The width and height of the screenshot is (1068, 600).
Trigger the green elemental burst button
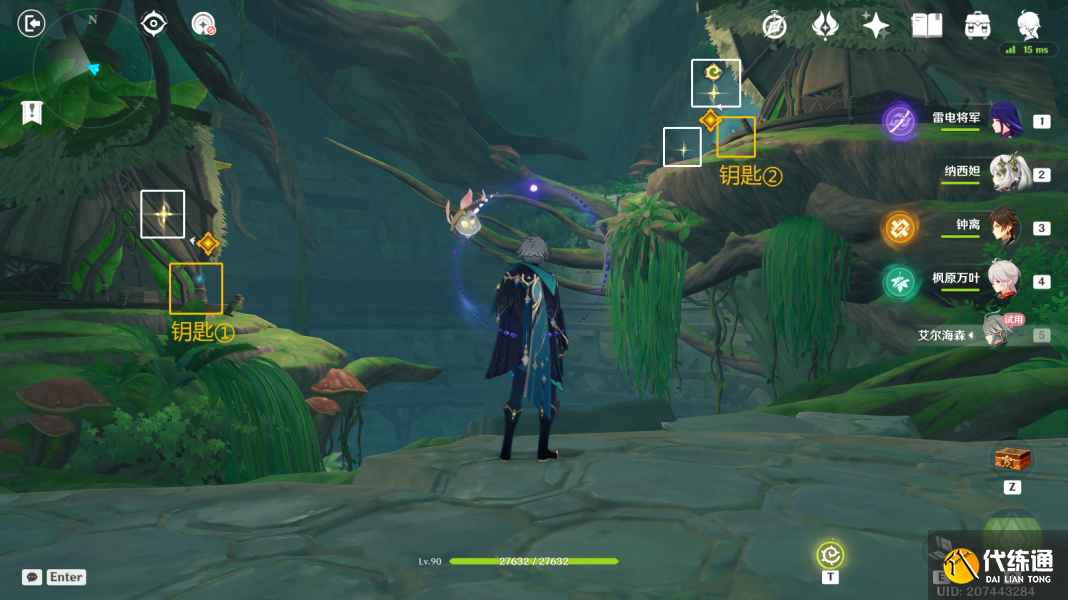[x=1012, y=533]
